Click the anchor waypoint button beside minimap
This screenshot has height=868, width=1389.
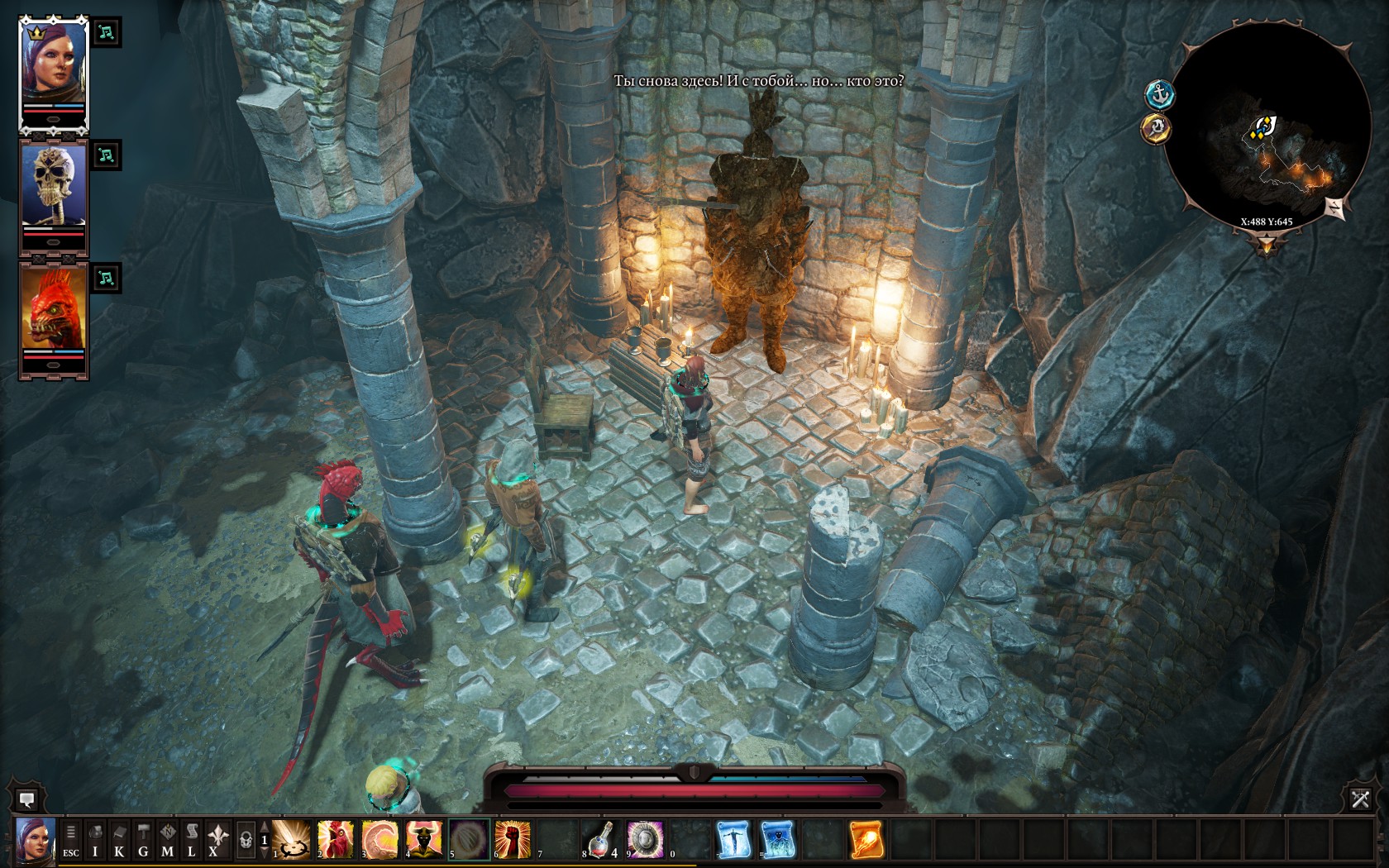1160,95
